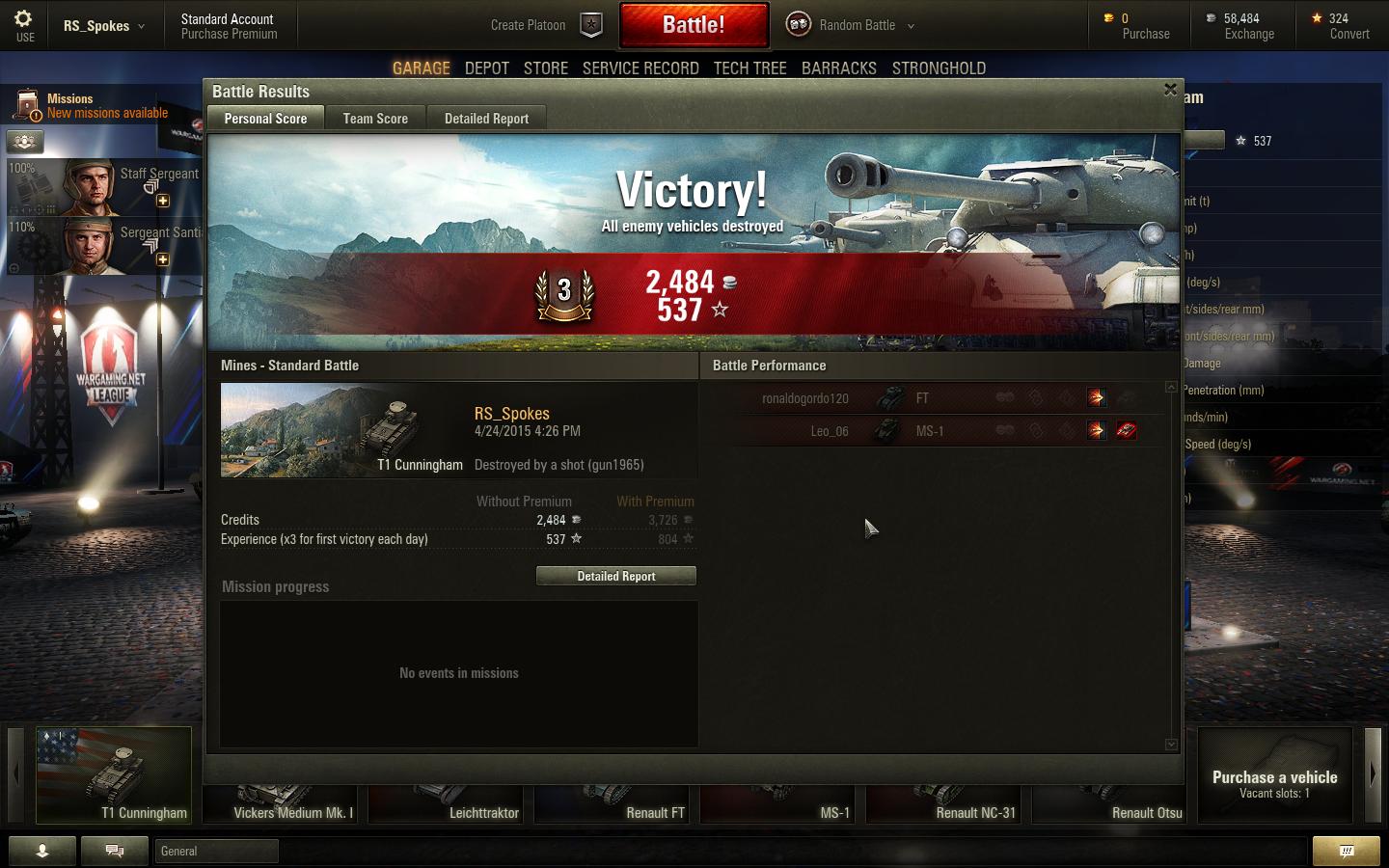Enter the Stronghold section

[x=939, y=68]
